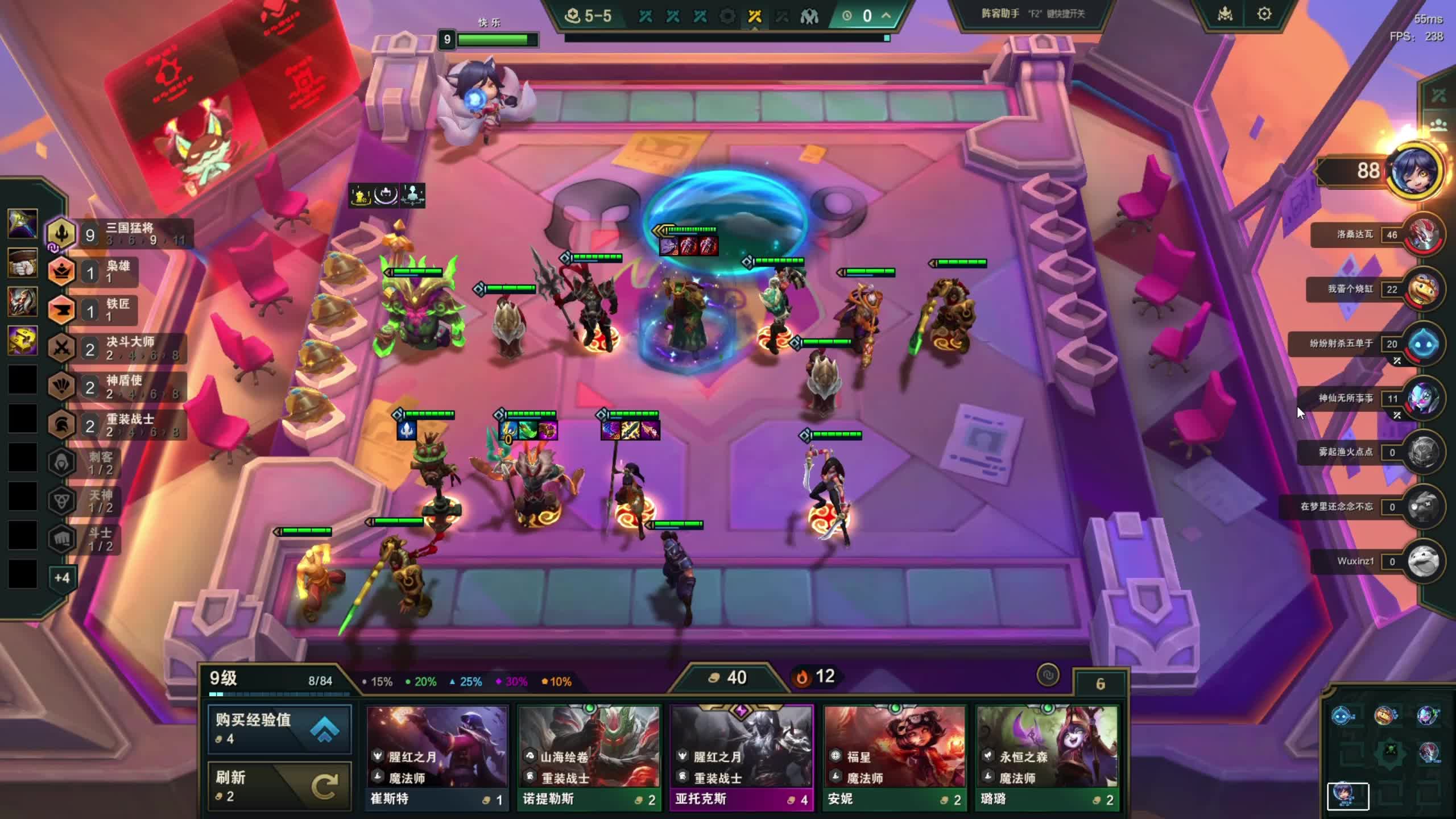Refresh the shop with 刷新
Viewport: 1456px width, 819px height.
point(279,785)
